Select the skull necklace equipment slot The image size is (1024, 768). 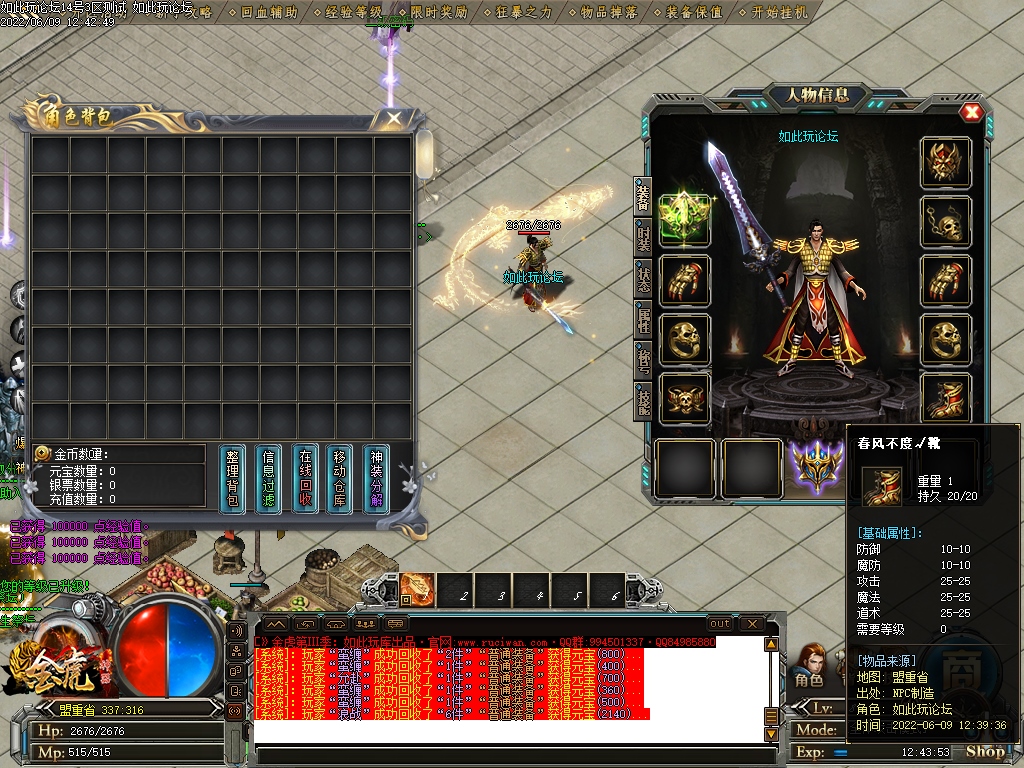coord(945,221)
